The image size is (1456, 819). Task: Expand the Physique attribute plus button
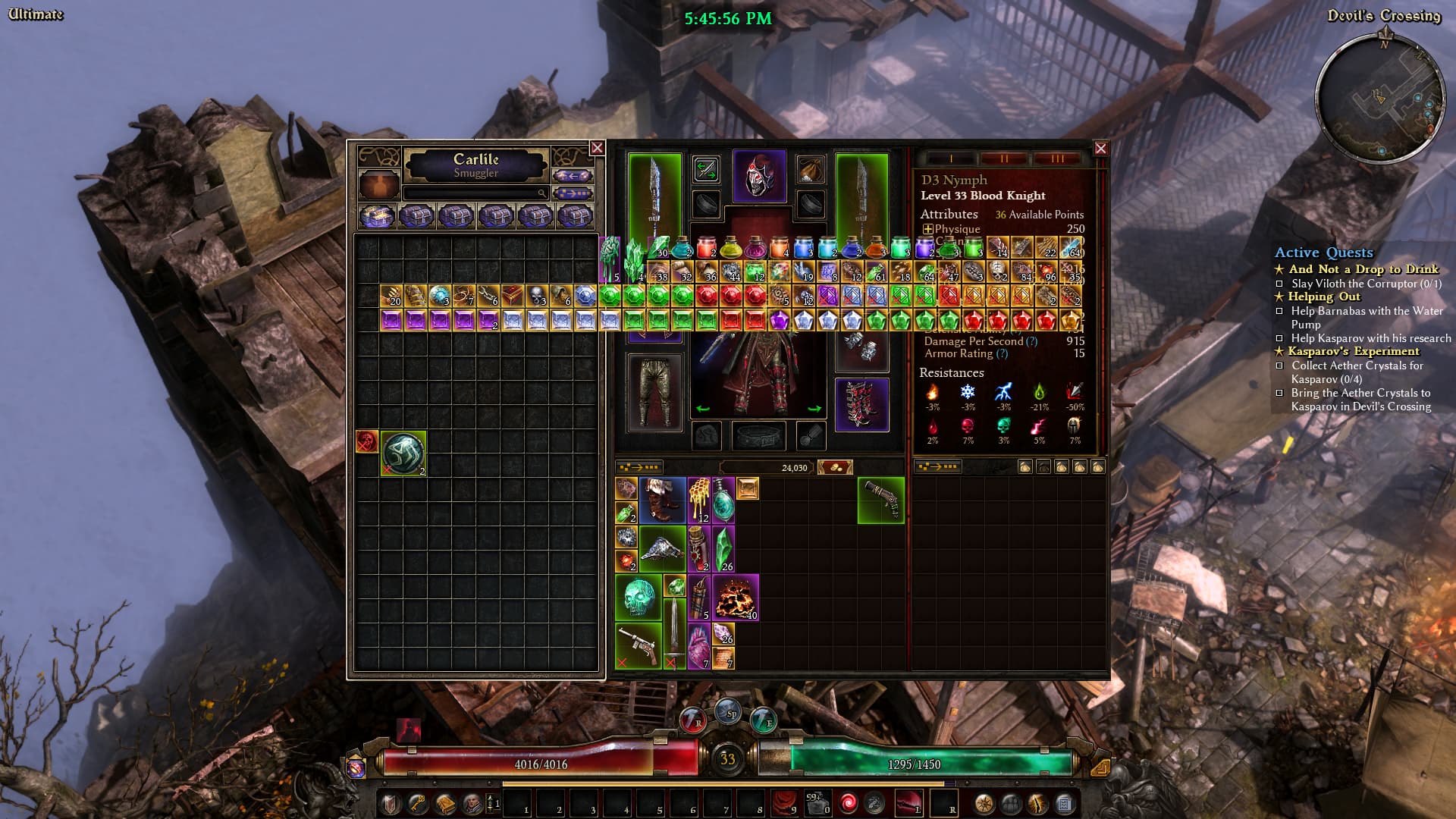(927, 229)
